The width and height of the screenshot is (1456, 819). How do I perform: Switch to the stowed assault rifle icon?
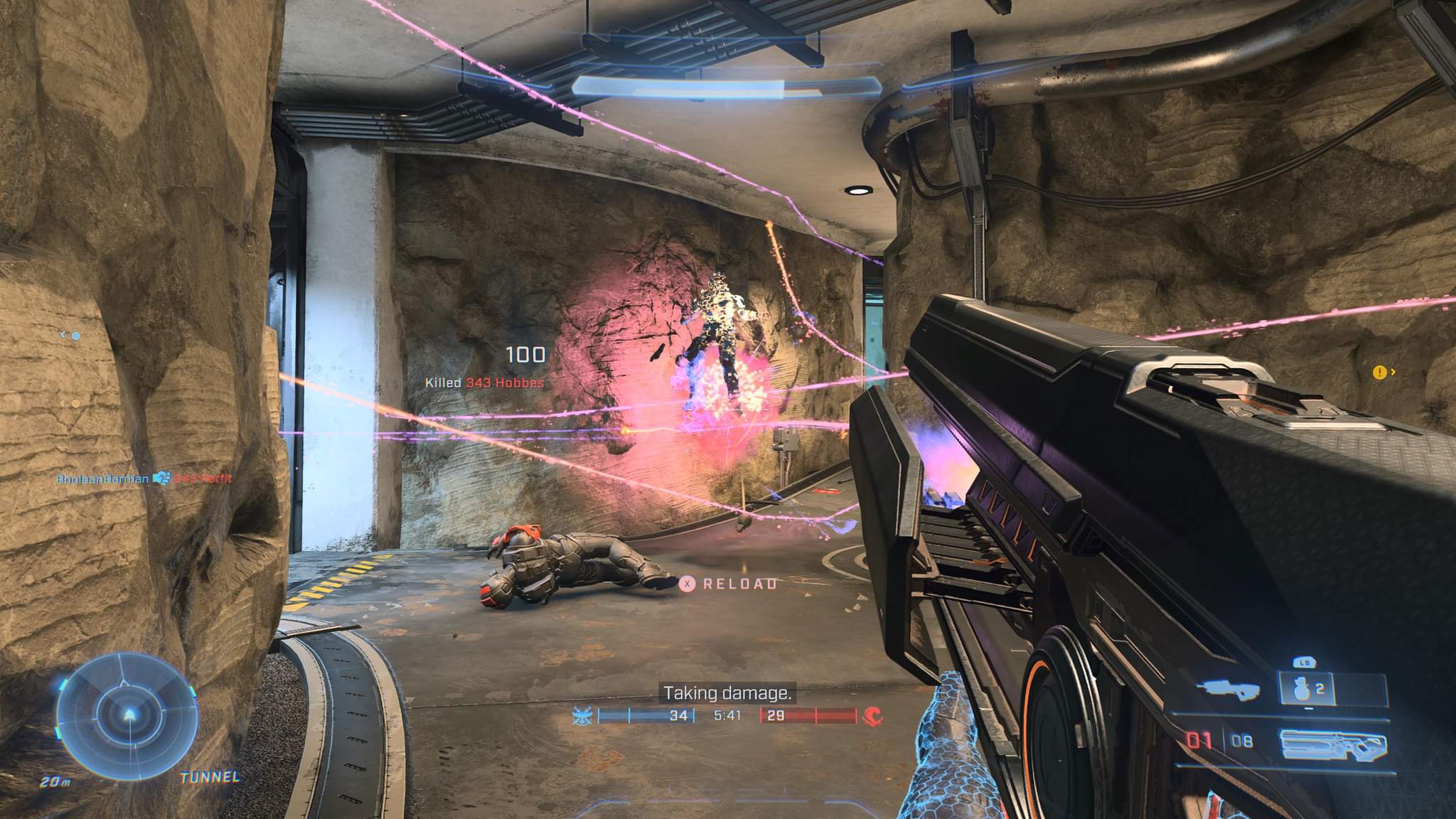coord(1228,689)
